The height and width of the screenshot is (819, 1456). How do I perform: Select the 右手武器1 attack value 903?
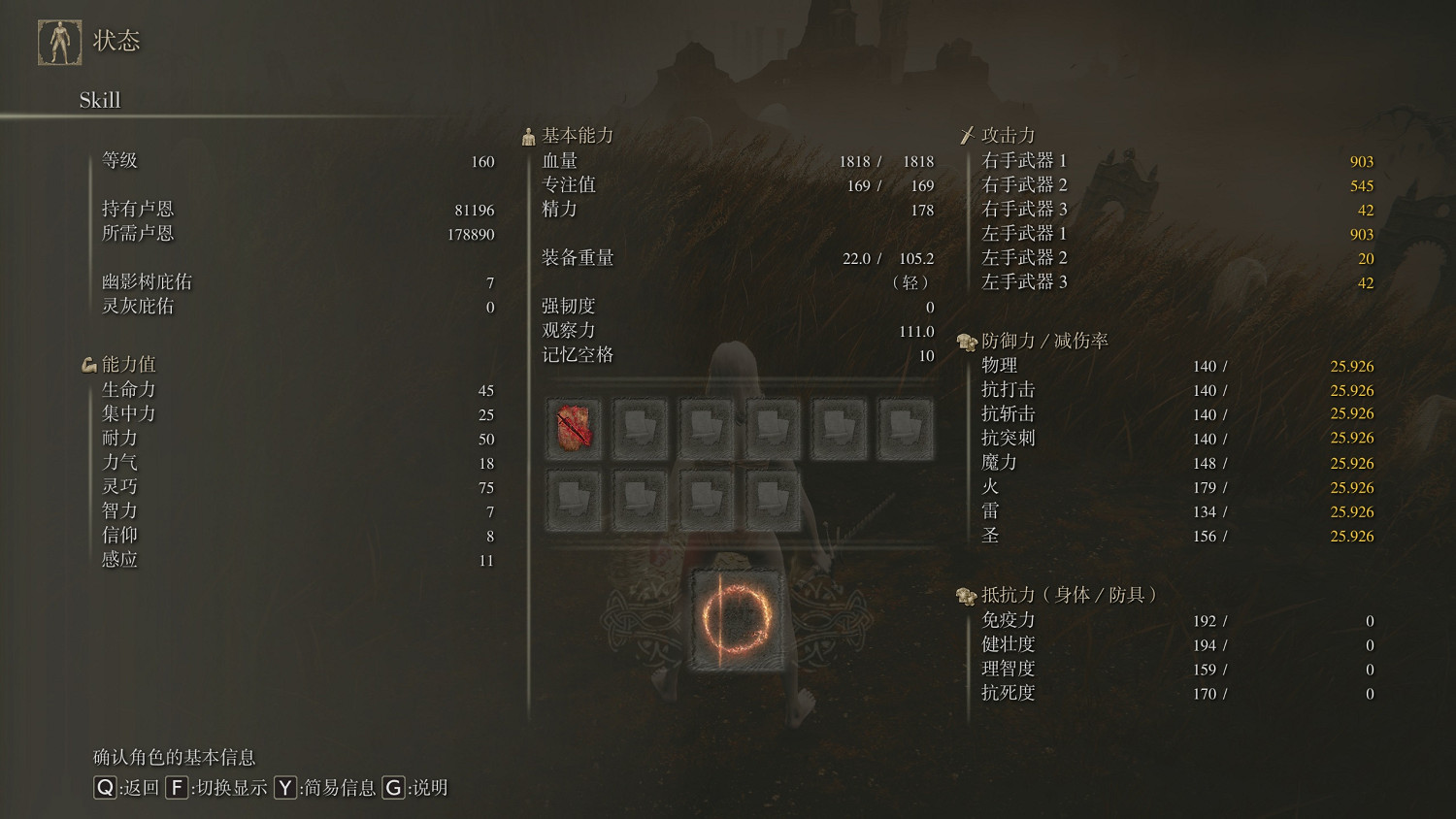[1360, 161]
